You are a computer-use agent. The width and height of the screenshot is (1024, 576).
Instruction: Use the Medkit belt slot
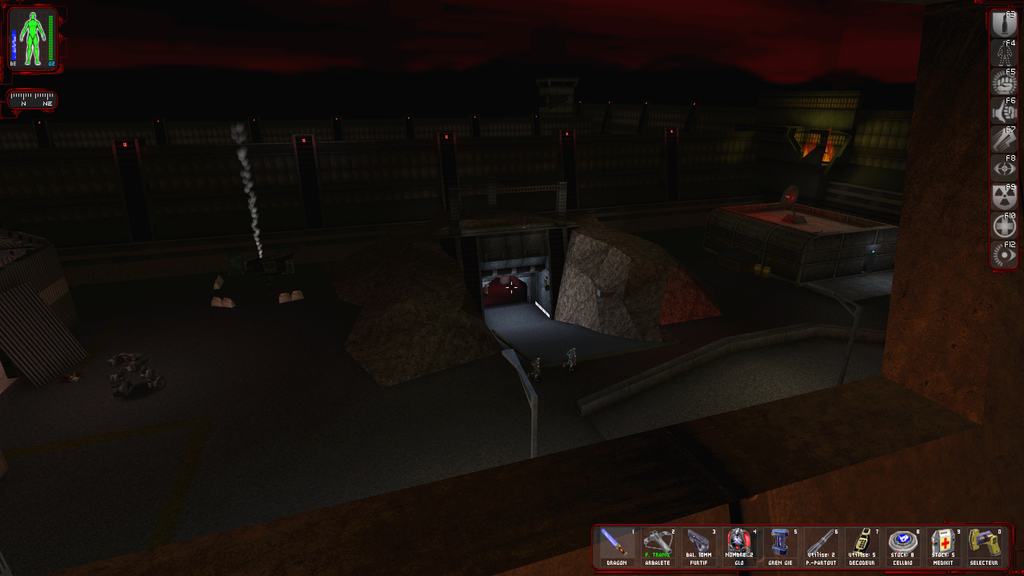943,546
